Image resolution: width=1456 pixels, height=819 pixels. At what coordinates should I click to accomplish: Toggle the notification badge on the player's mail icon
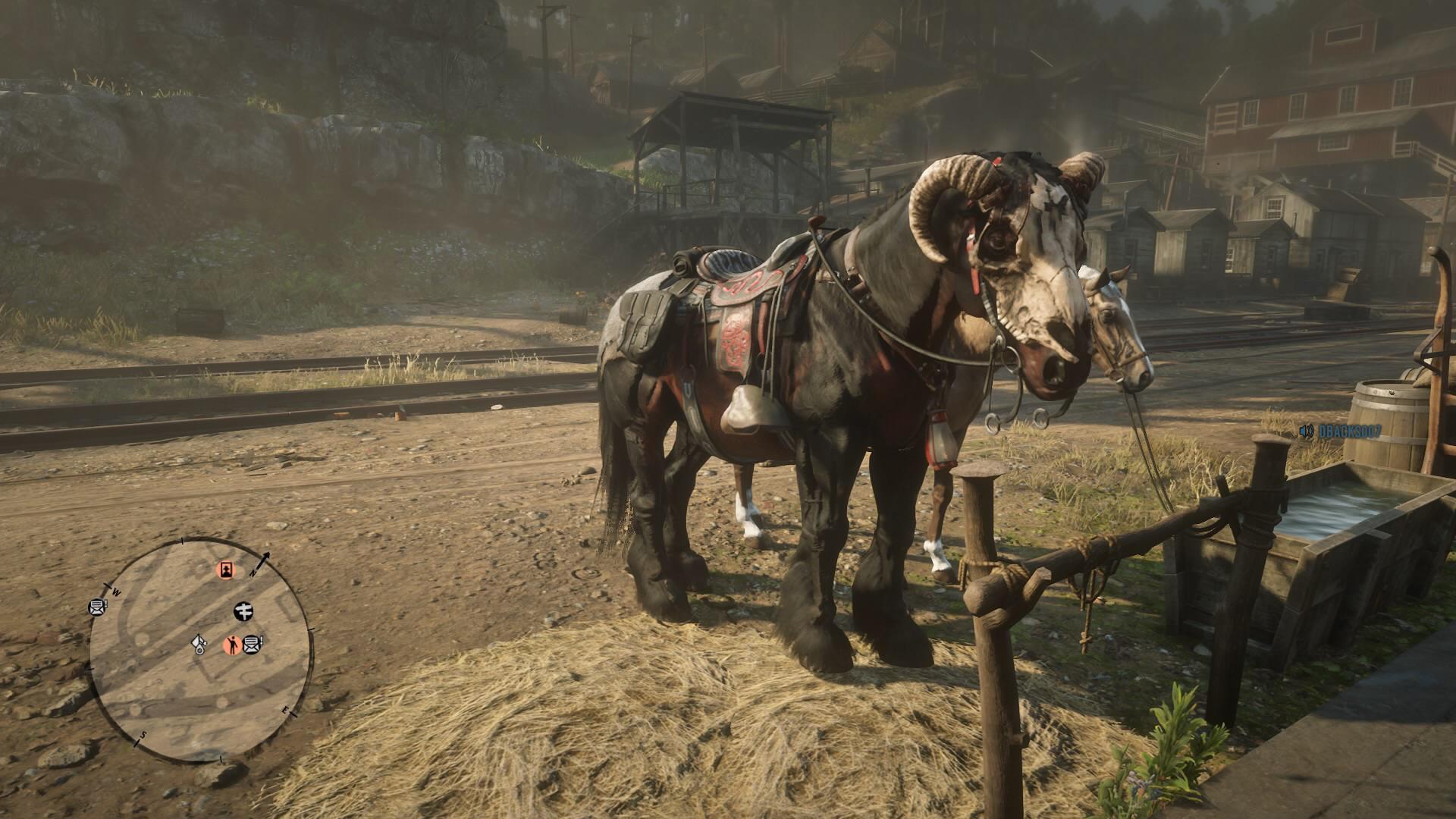261,639
